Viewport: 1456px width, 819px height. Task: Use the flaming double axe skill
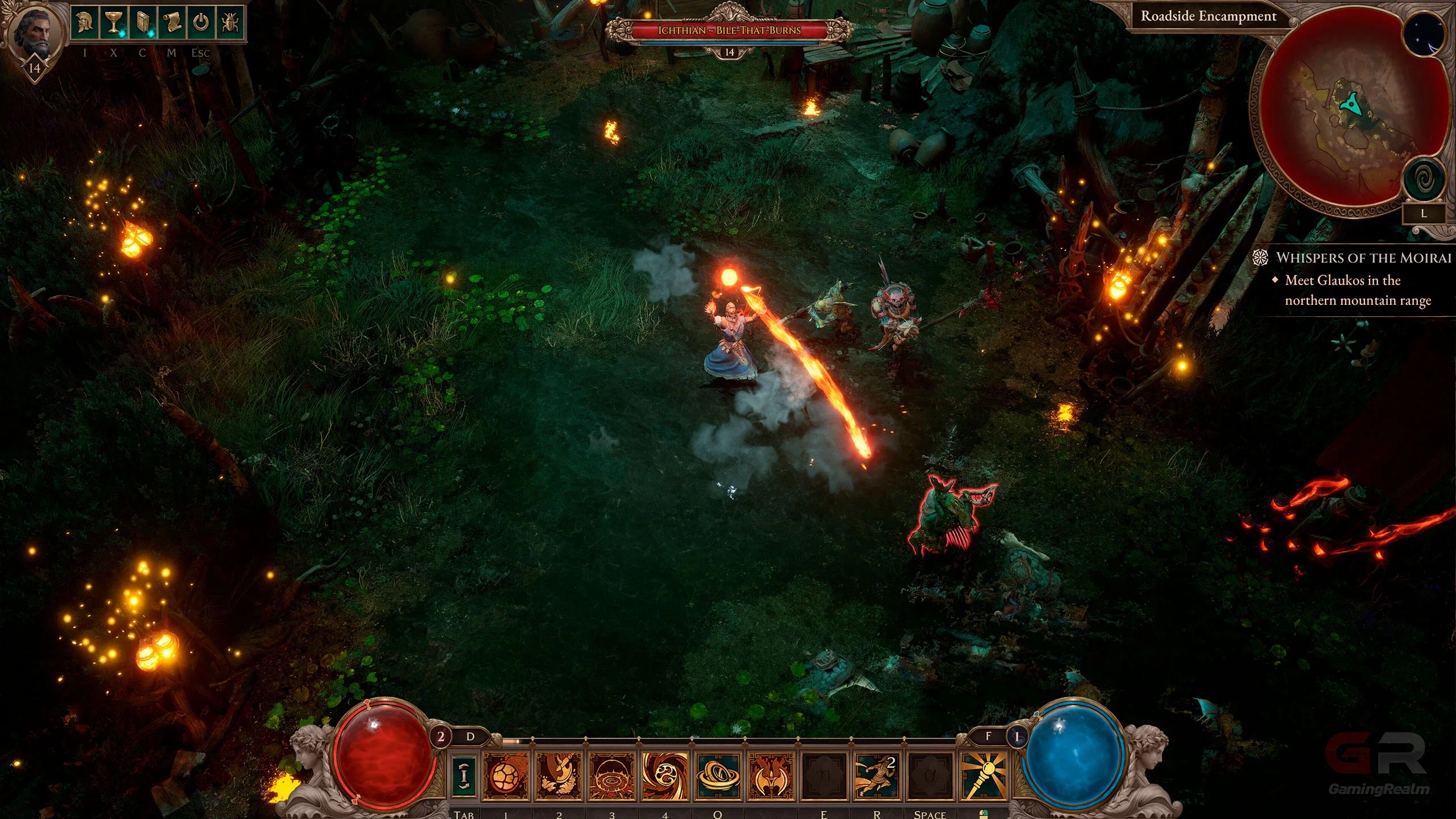coord(771,775)
